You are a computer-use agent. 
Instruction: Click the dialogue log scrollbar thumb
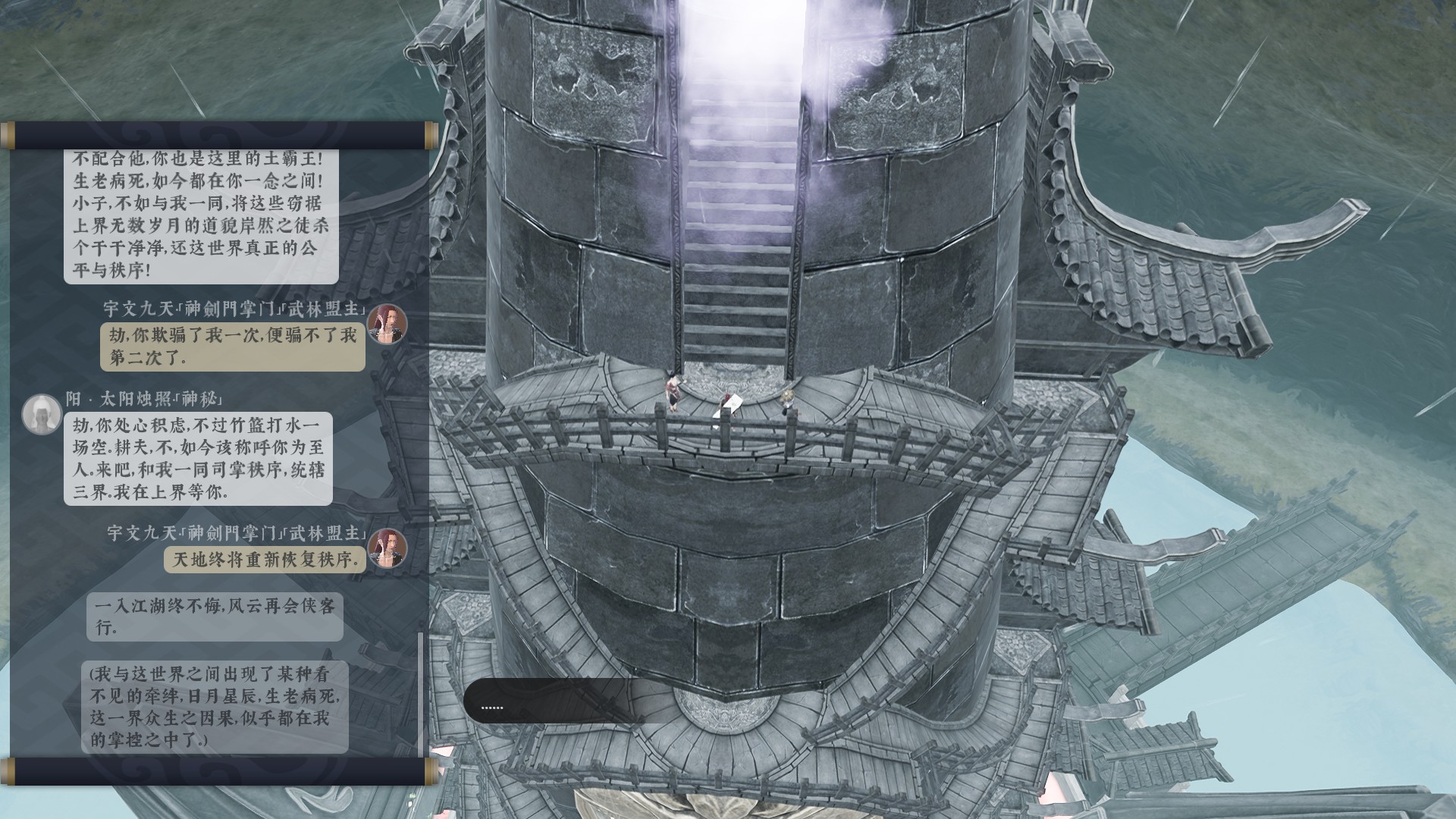pos(421,692)
